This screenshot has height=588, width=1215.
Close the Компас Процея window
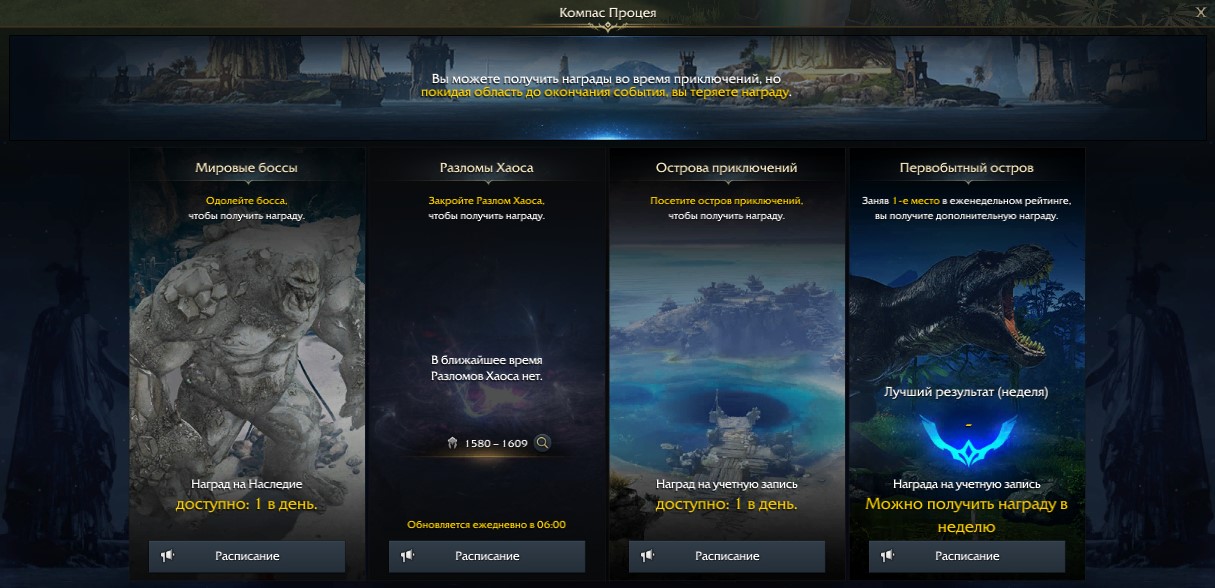click(1200, 12)
